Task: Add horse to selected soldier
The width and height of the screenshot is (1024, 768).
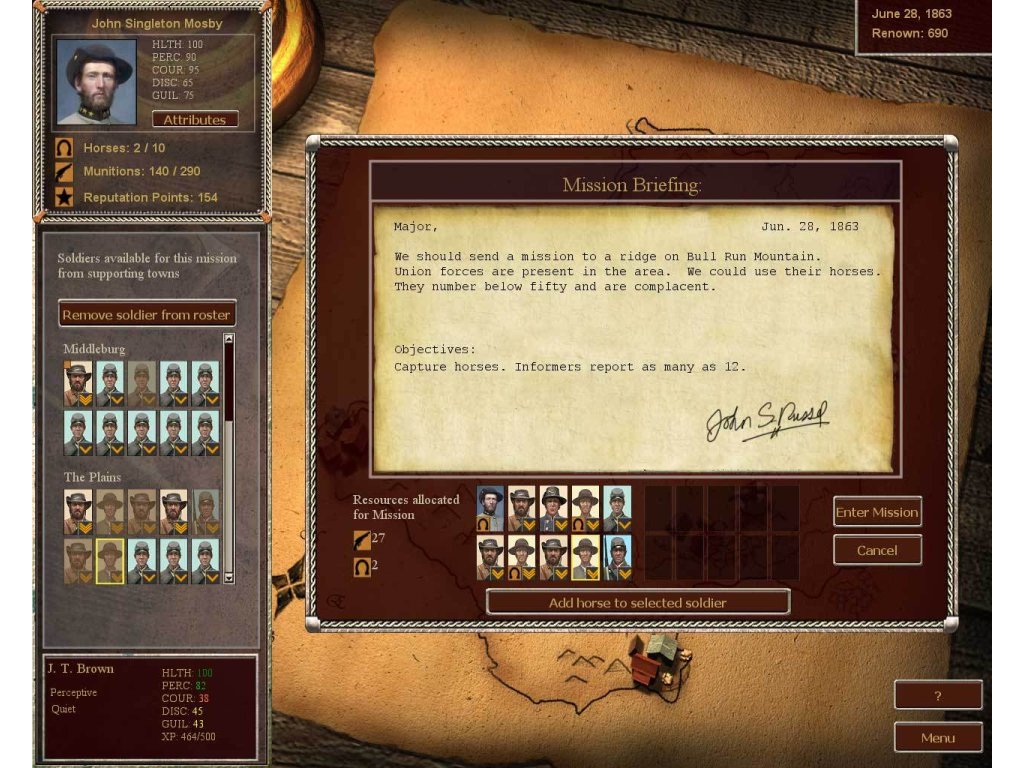Action: pos(638,602)
